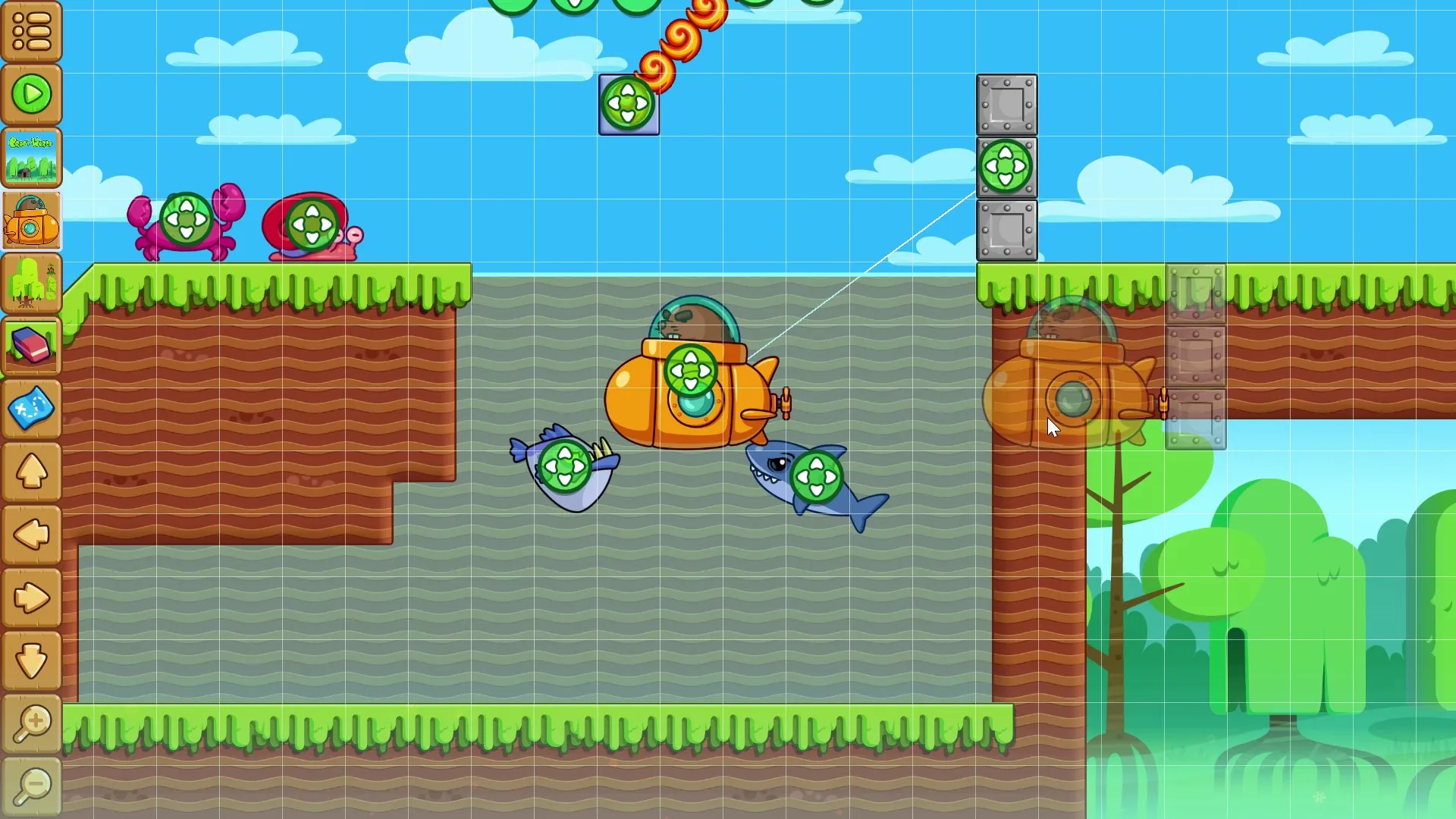Screen dimensions: 1456x819
Task: Click the down arrow pan icon
Action: point(32,660)
